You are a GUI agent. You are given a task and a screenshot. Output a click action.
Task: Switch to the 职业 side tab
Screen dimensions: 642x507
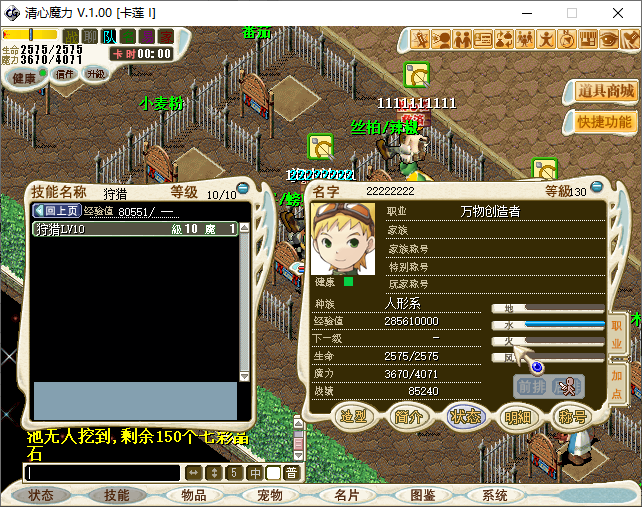tap(617, 335)
